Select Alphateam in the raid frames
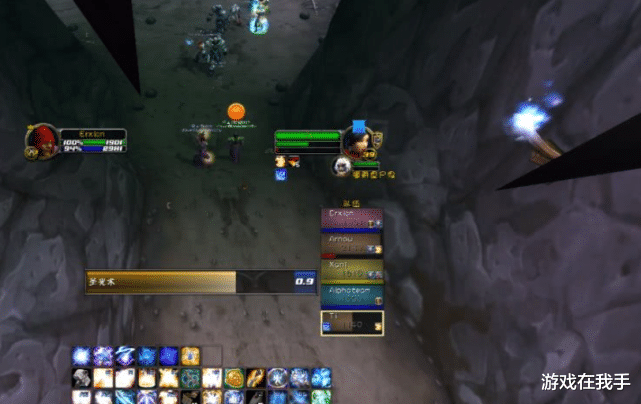641x404 pixels. [352, 297]
